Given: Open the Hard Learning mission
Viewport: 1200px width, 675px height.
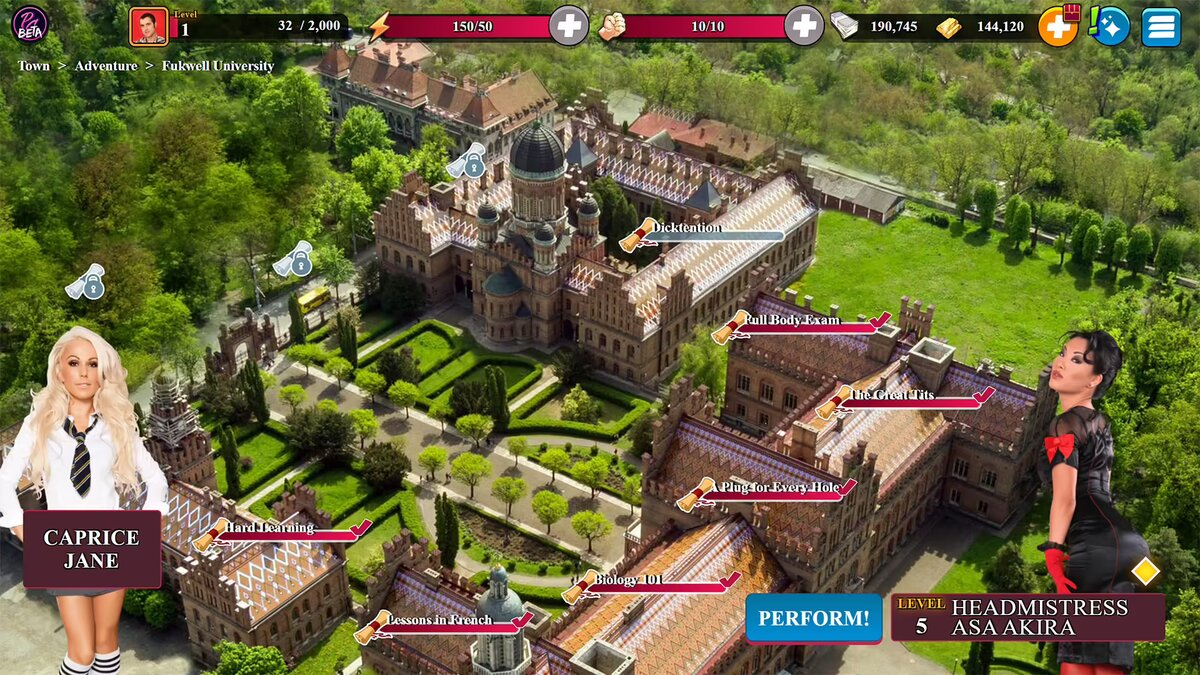Looking at the screenshot, I should pyautogui.click(x=212, y=533).
